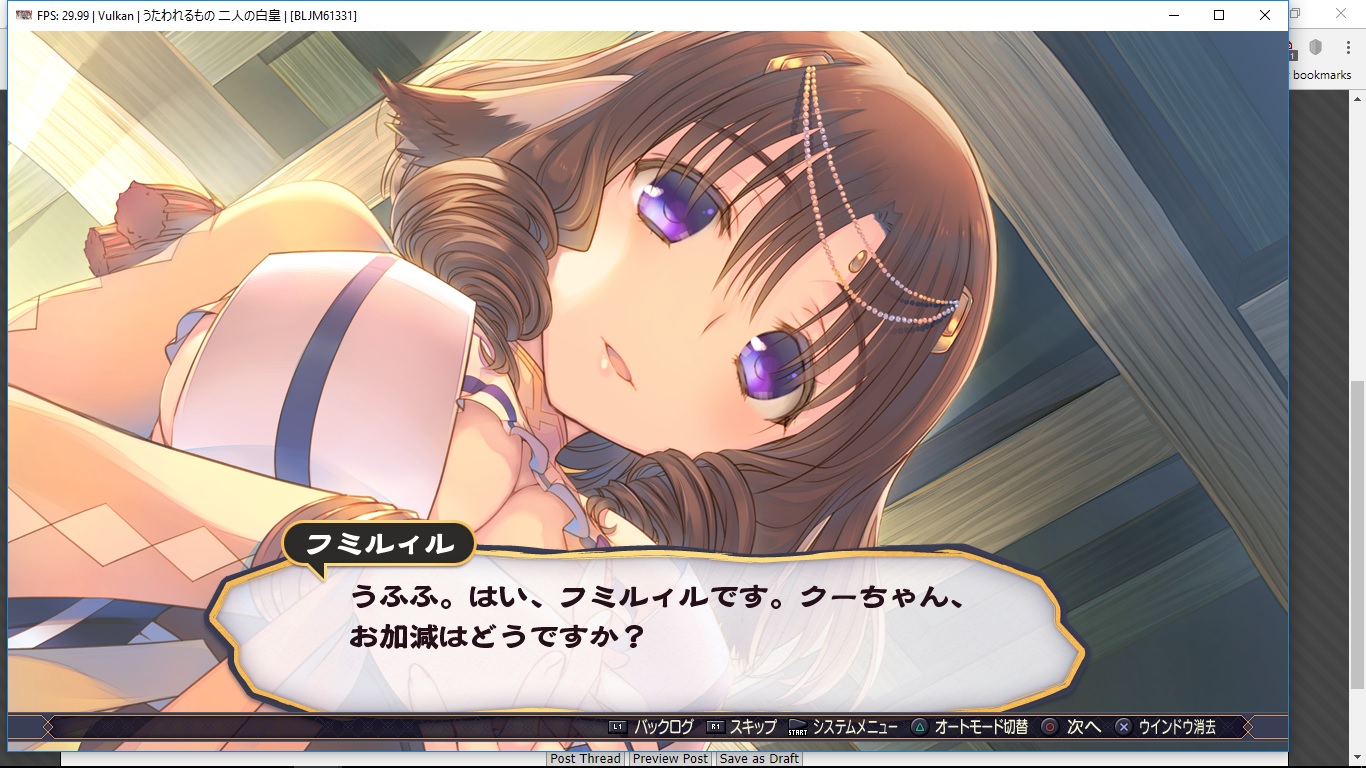Close the RPCS3 game window
Screen dimensions: 1366x768
click(1265, 15)
